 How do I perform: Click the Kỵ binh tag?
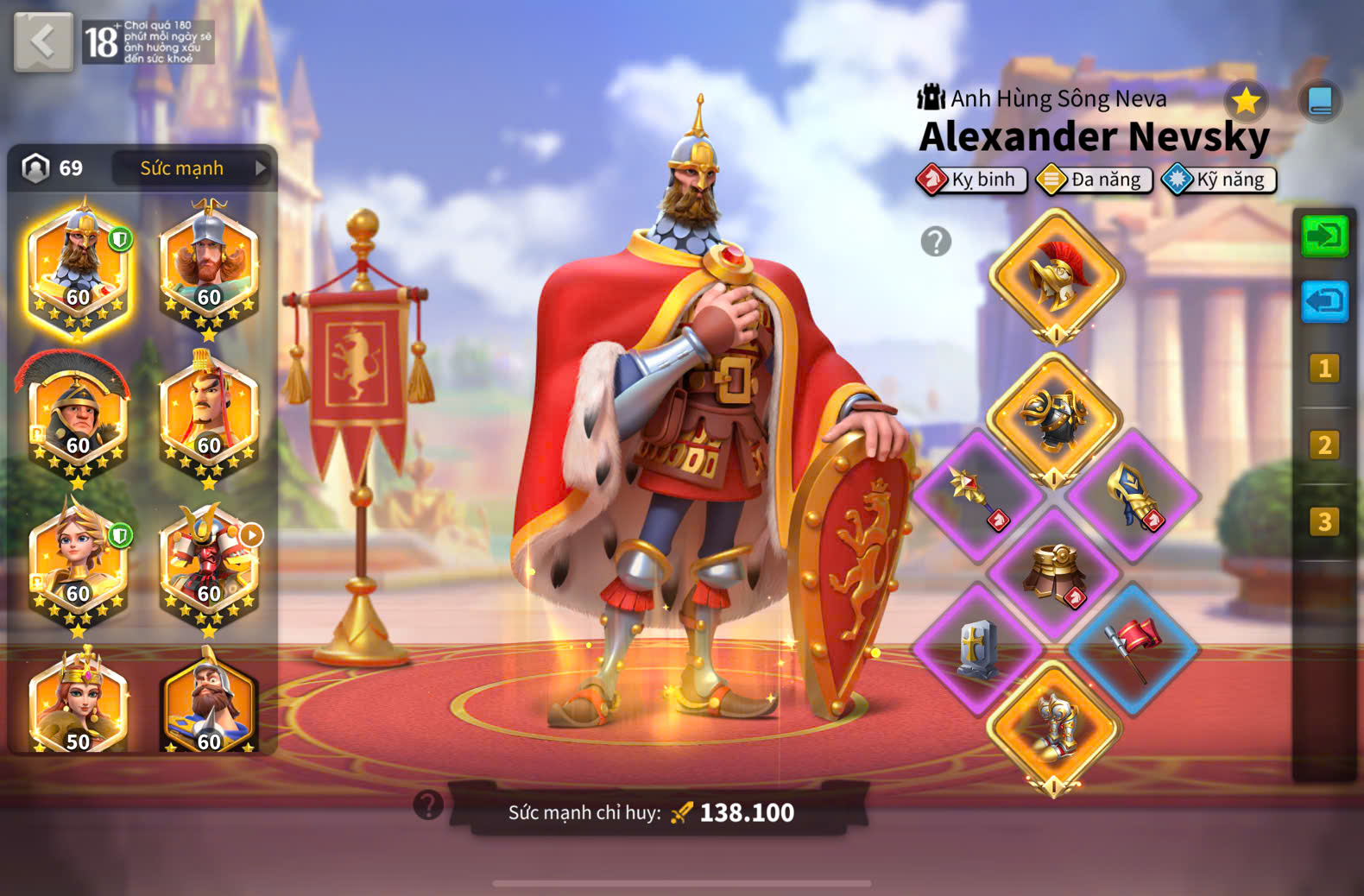[972, 180]
